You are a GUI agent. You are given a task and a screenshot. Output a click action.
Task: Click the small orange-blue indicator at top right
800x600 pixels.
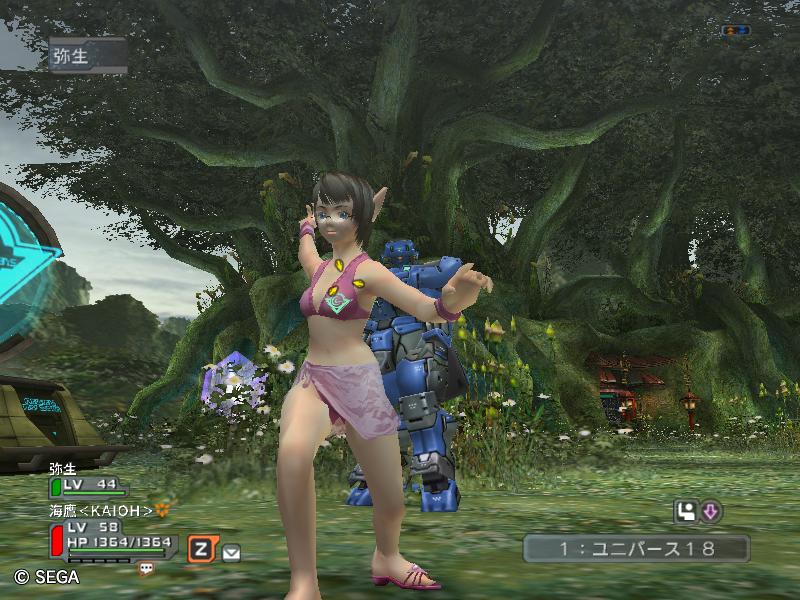[735, 31]
